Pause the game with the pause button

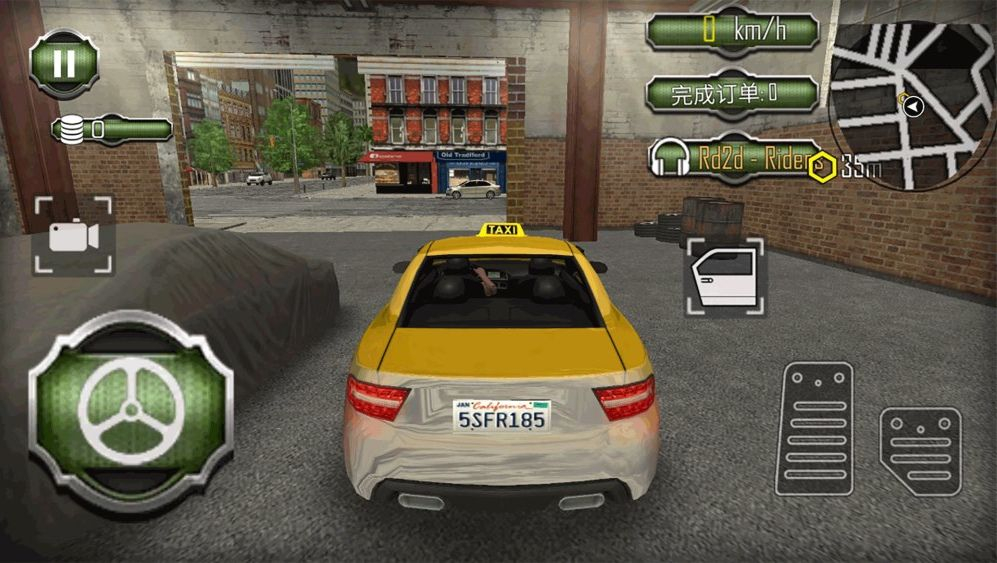(x=64, y=64)
